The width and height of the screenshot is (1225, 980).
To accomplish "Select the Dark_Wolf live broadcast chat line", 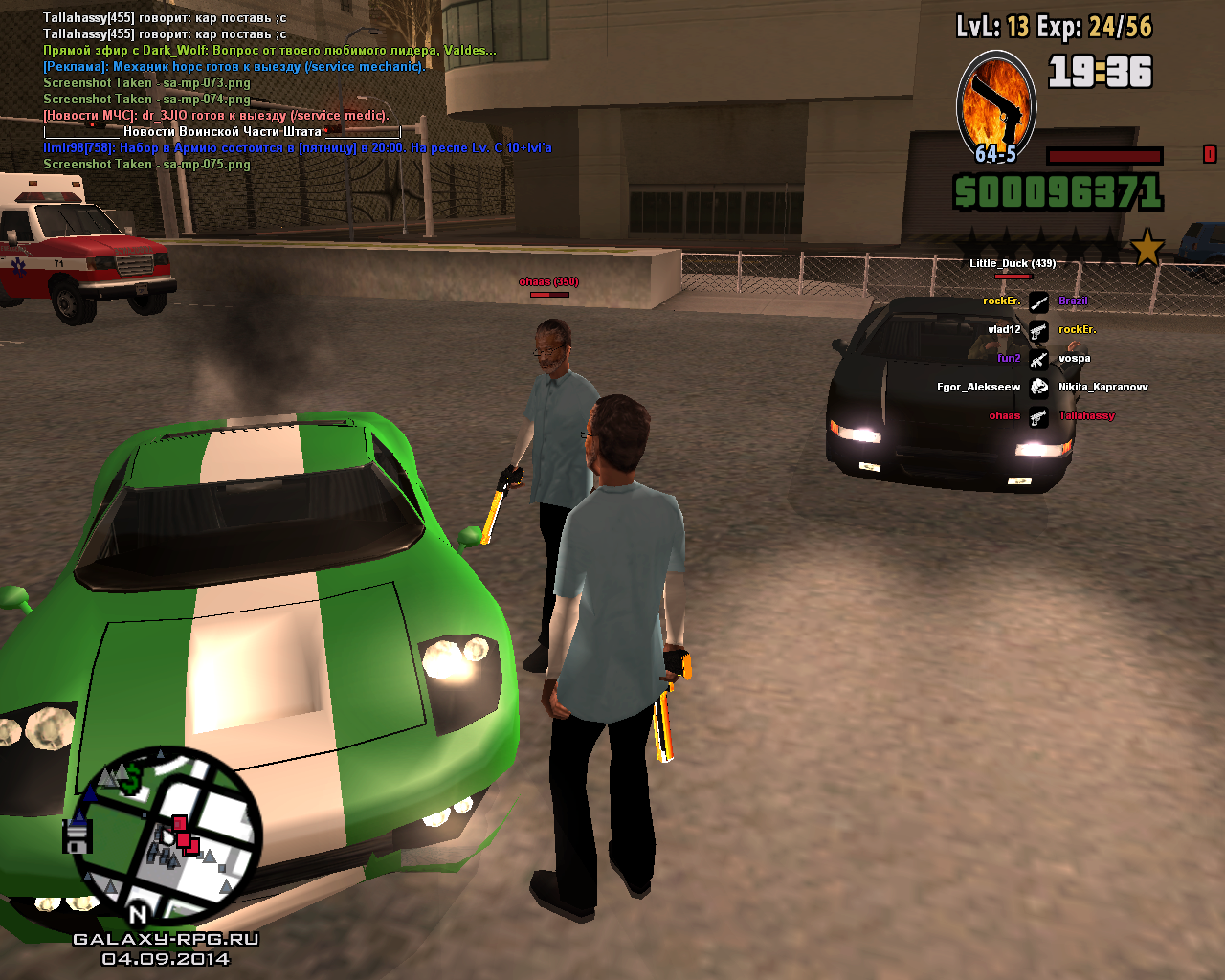I will 270,51.
